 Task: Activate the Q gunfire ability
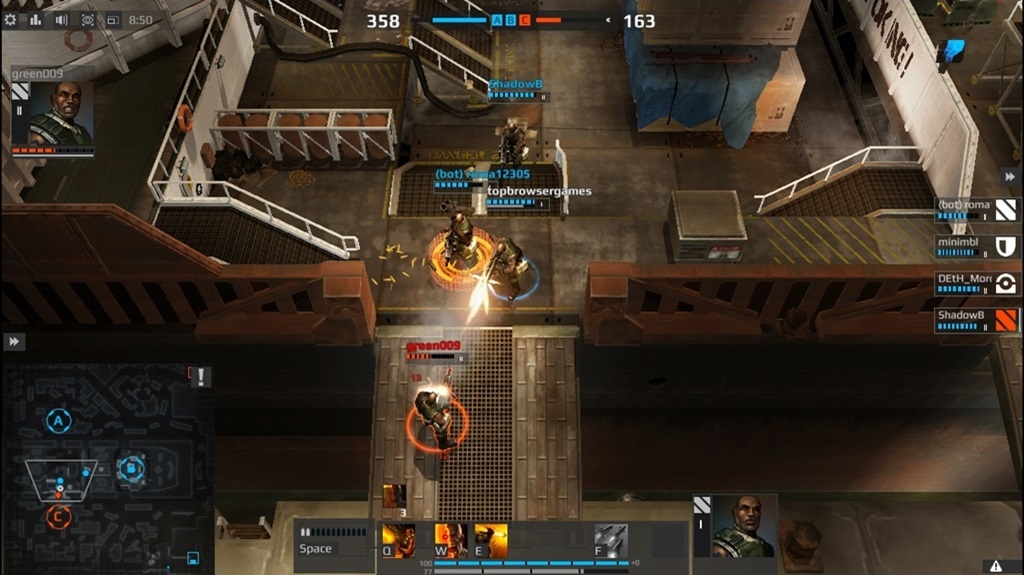[398, 541]
